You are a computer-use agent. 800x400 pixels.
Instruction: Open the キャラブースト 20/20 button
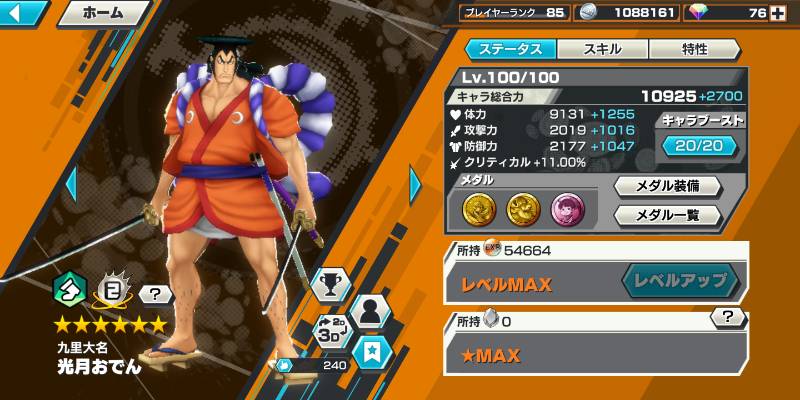700,146
